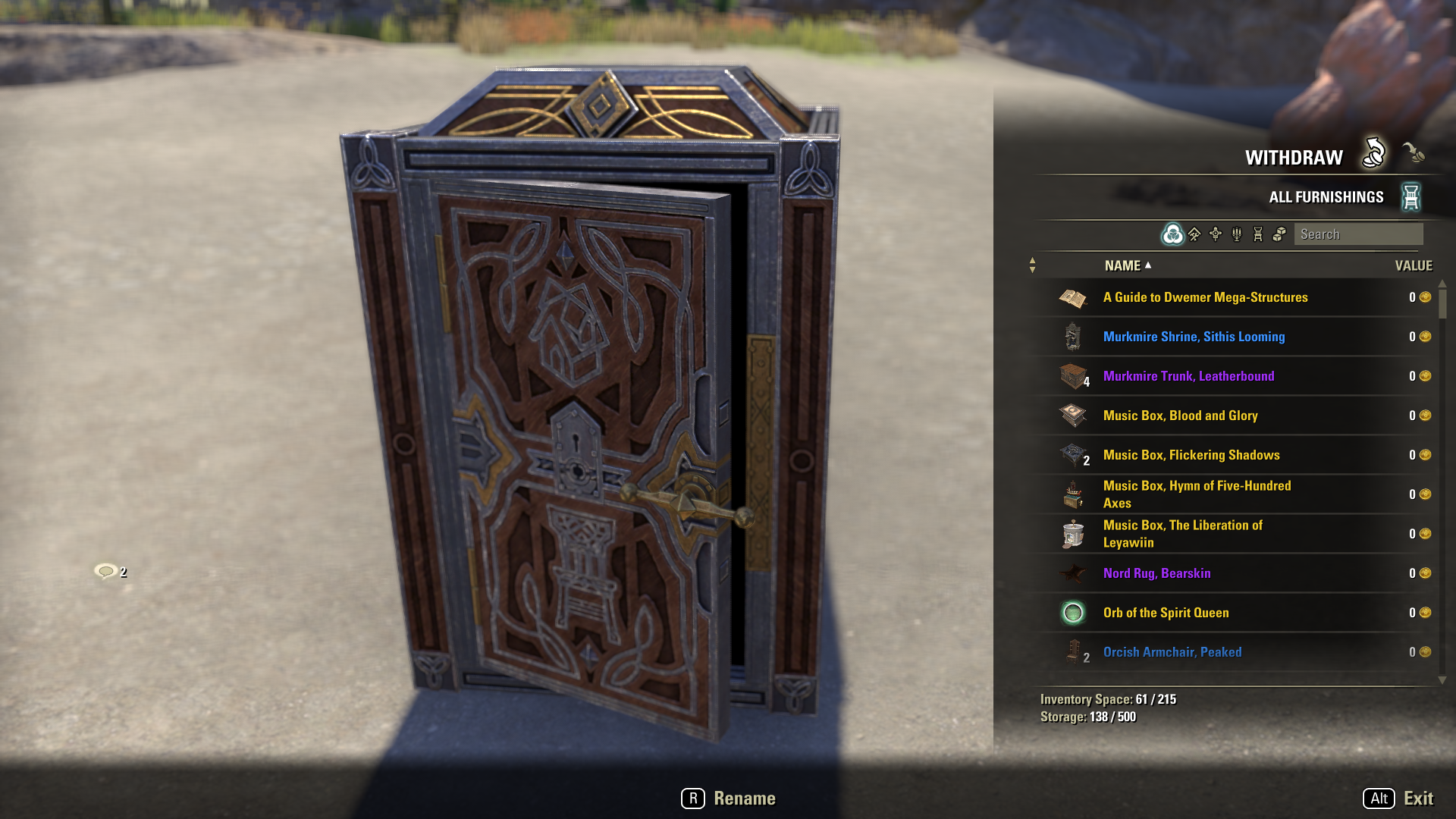Click Music Box, Flickering Shadows entry
Screen dimensions: 1456x819
coord(1191,455)
